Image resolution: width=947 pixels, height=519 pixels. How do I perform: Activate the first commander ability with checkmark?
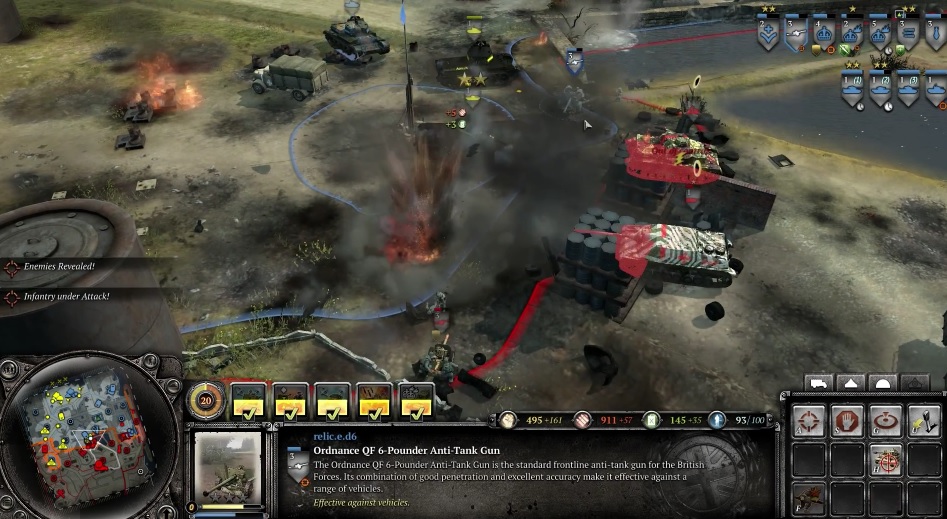coord(249,402)
